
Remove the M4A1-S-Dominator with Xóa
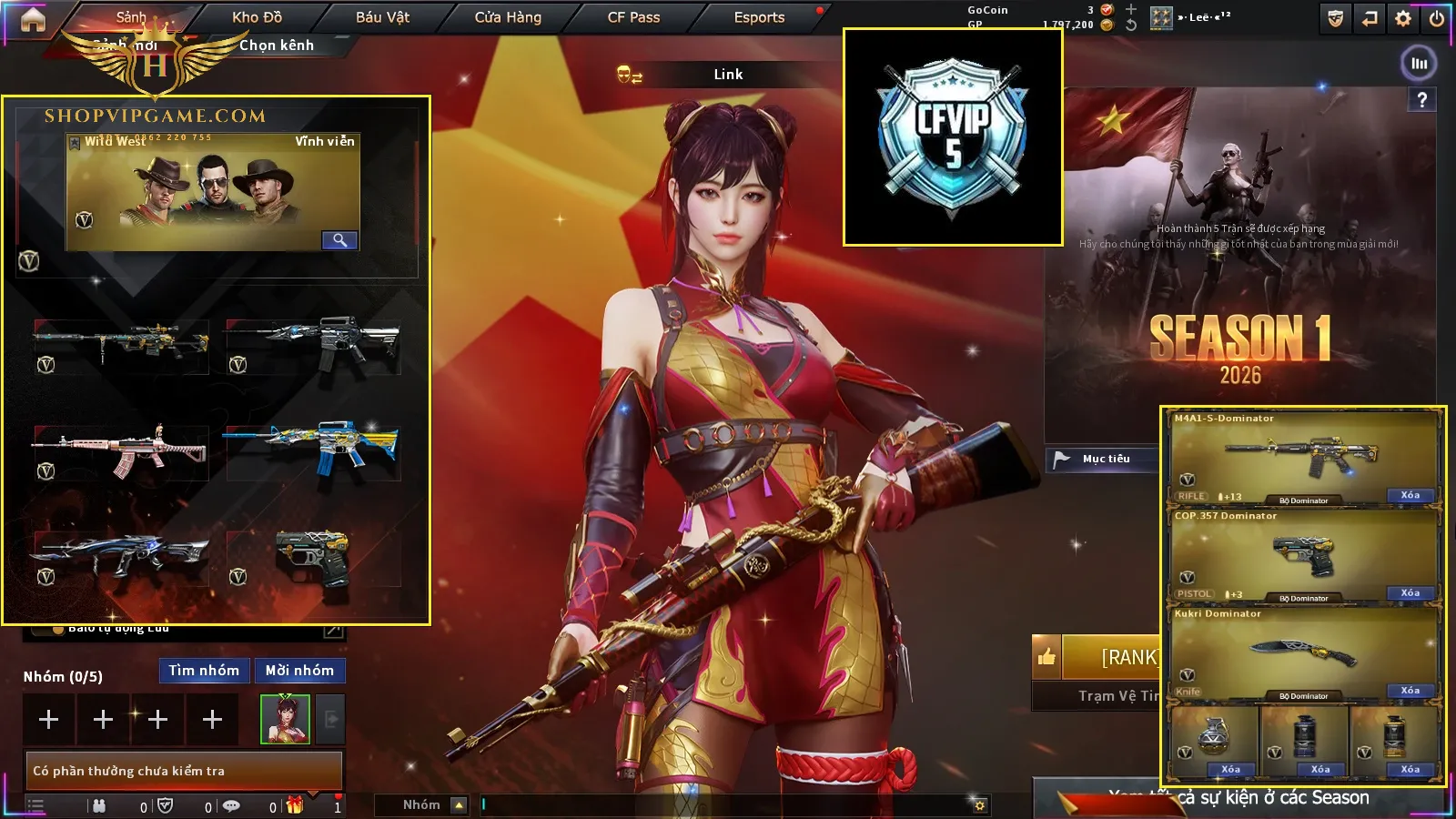1410,495
